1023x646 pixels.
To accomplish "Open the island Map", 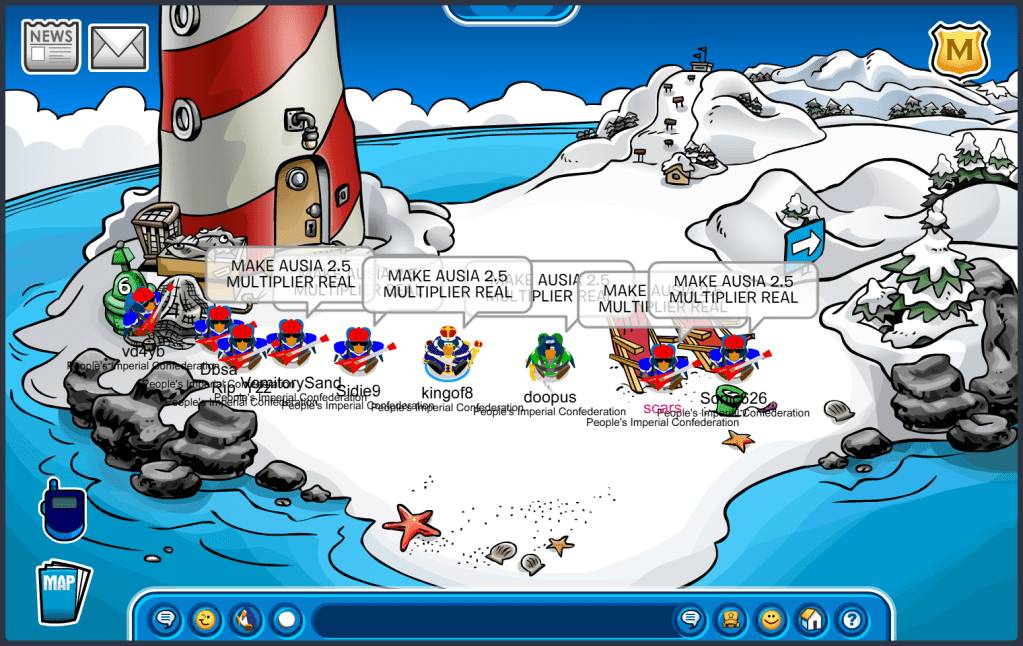I will pyautogui.click(x=63, y=591).
